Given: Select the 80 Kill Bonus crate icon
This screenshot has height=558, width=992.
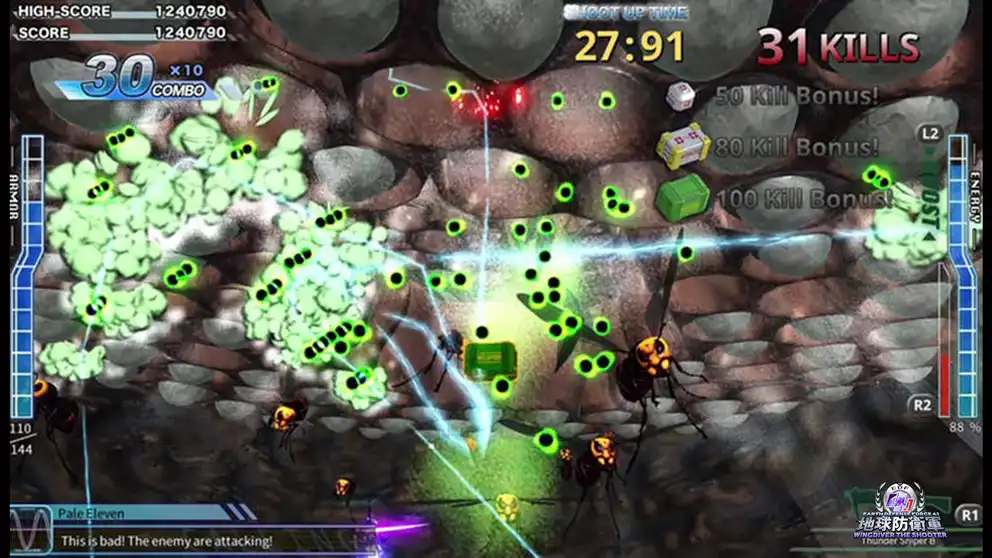Looking at the screenshot, I should (683, 146).
